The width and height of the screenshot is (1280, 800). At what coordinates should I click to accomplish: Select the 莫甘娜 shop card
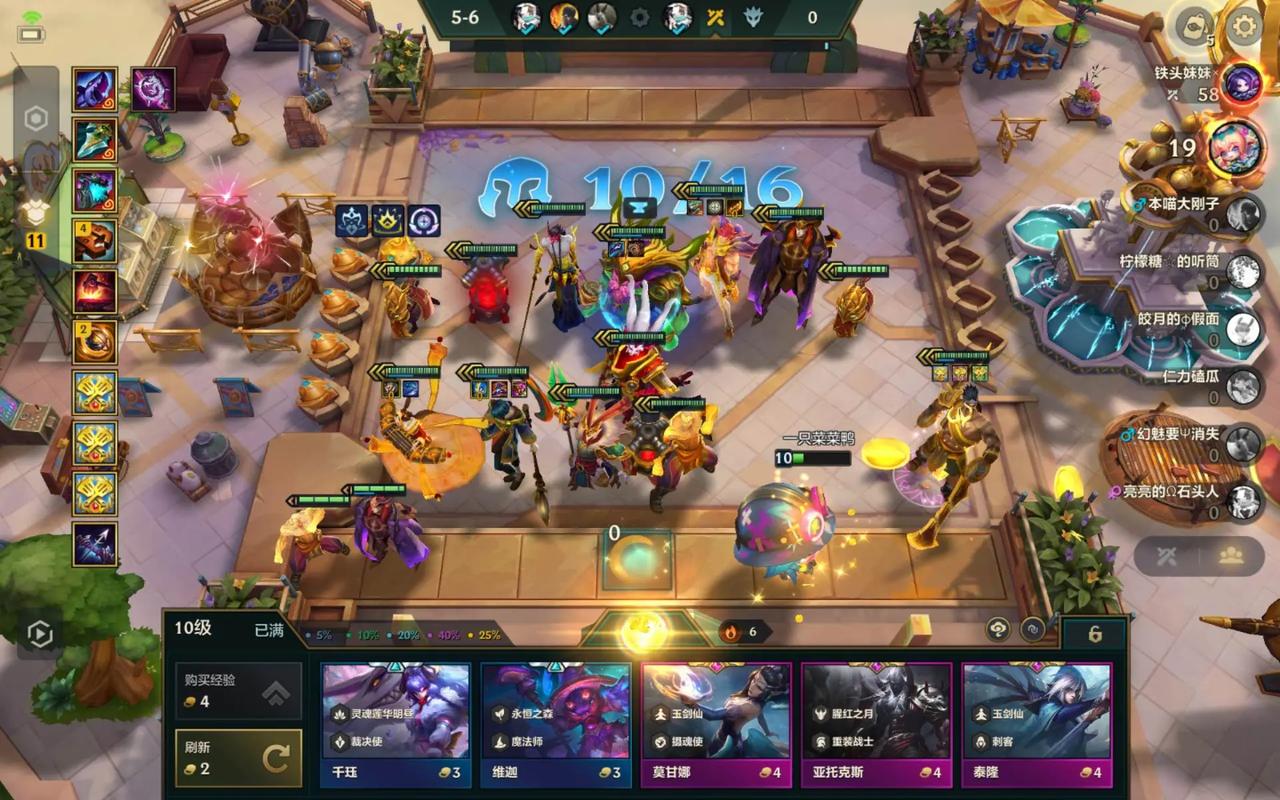[x=716, y=722]
